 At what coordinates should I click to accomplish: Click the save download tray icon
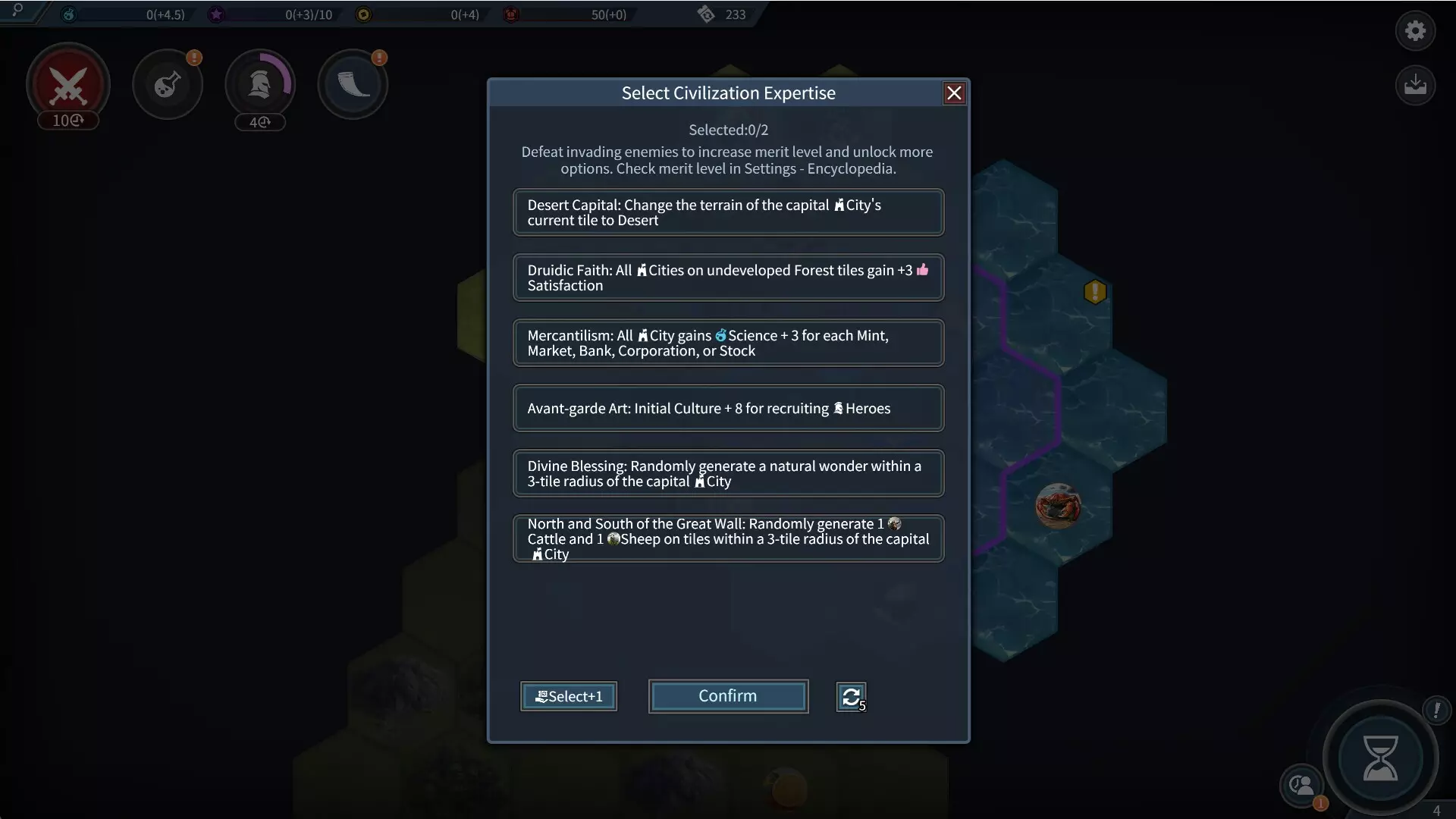pos(1415,84)
